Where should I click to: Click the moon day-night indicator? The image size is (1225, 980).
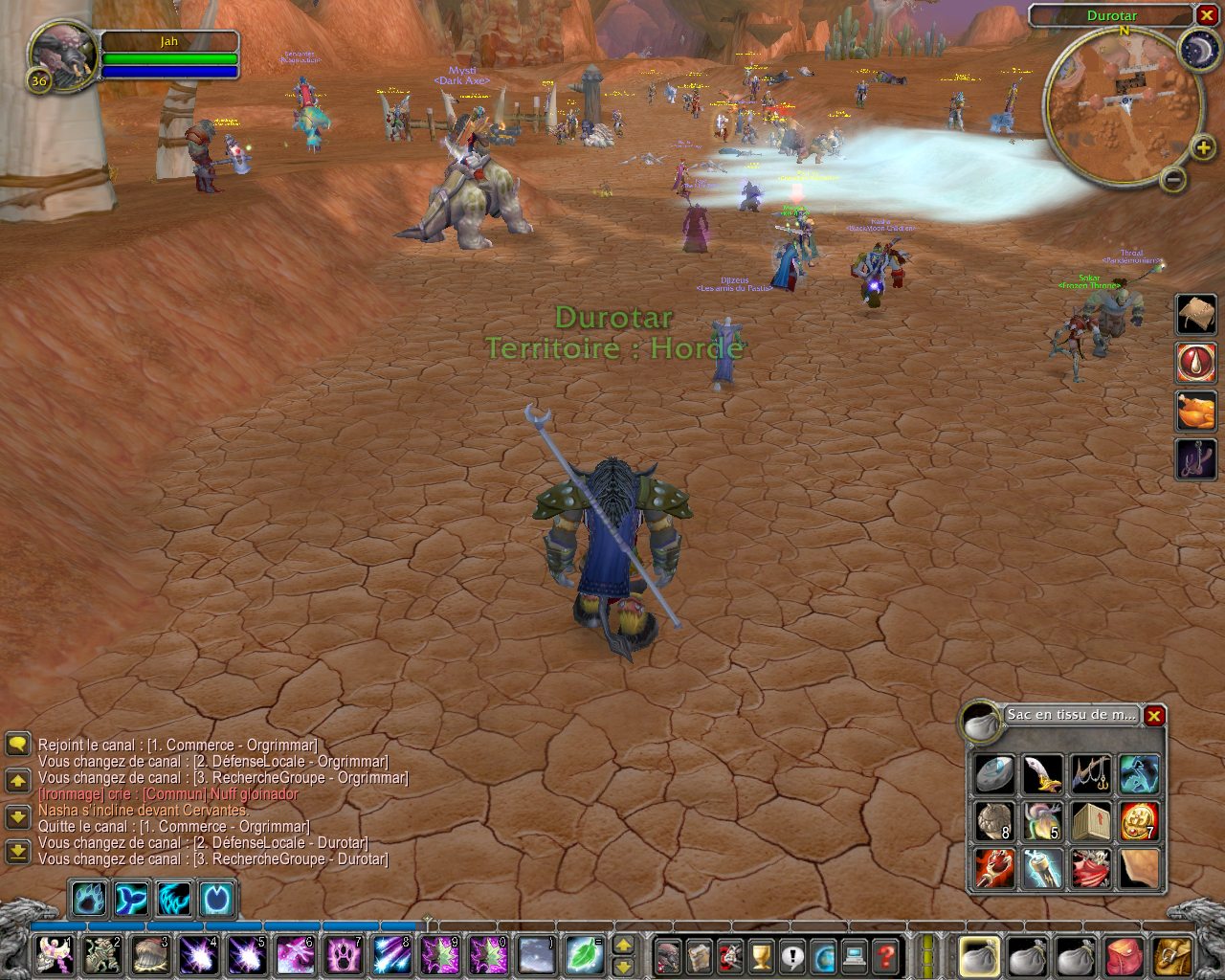coord(1197,49)
